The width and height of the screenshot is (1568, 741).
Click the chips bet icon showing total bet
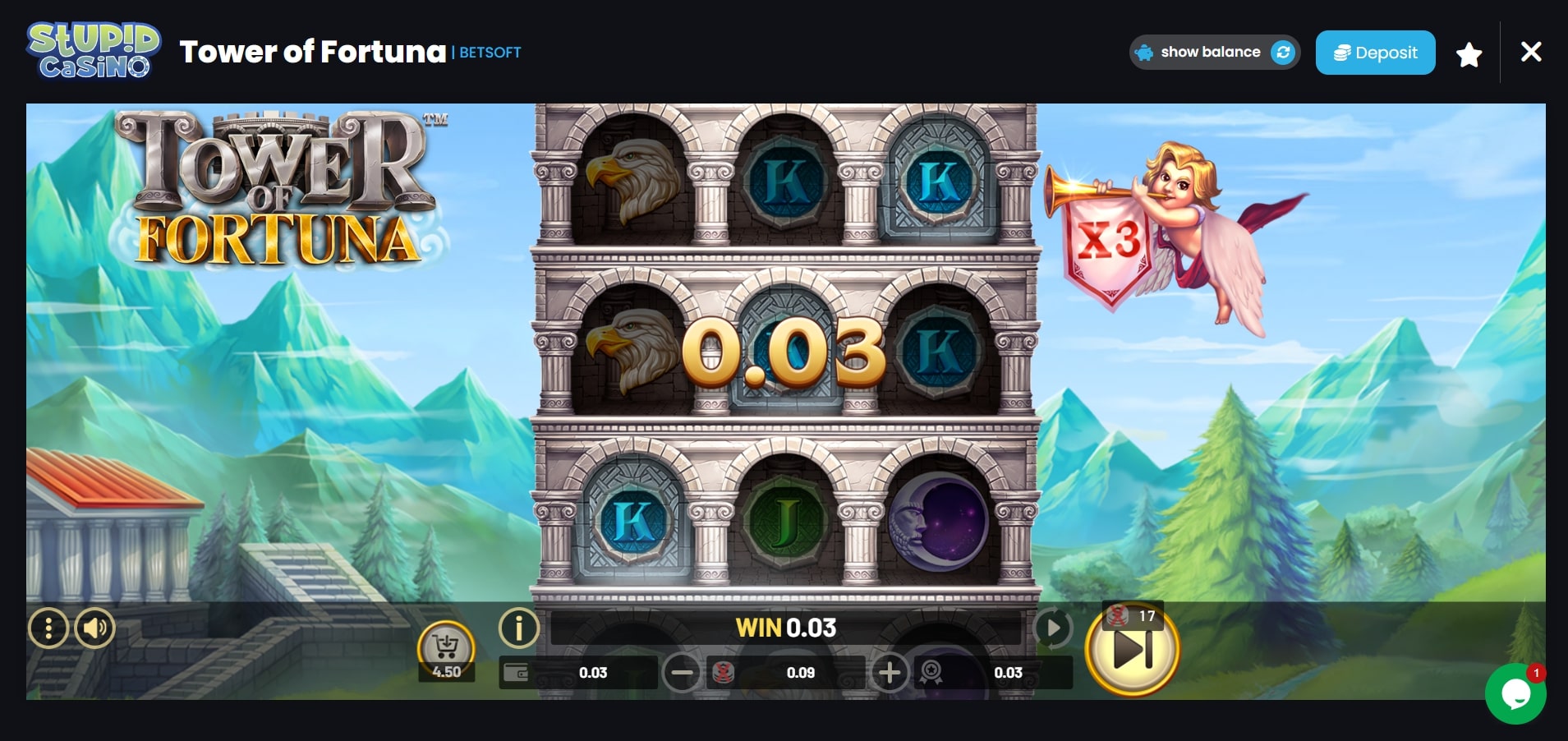coord(724,672)
